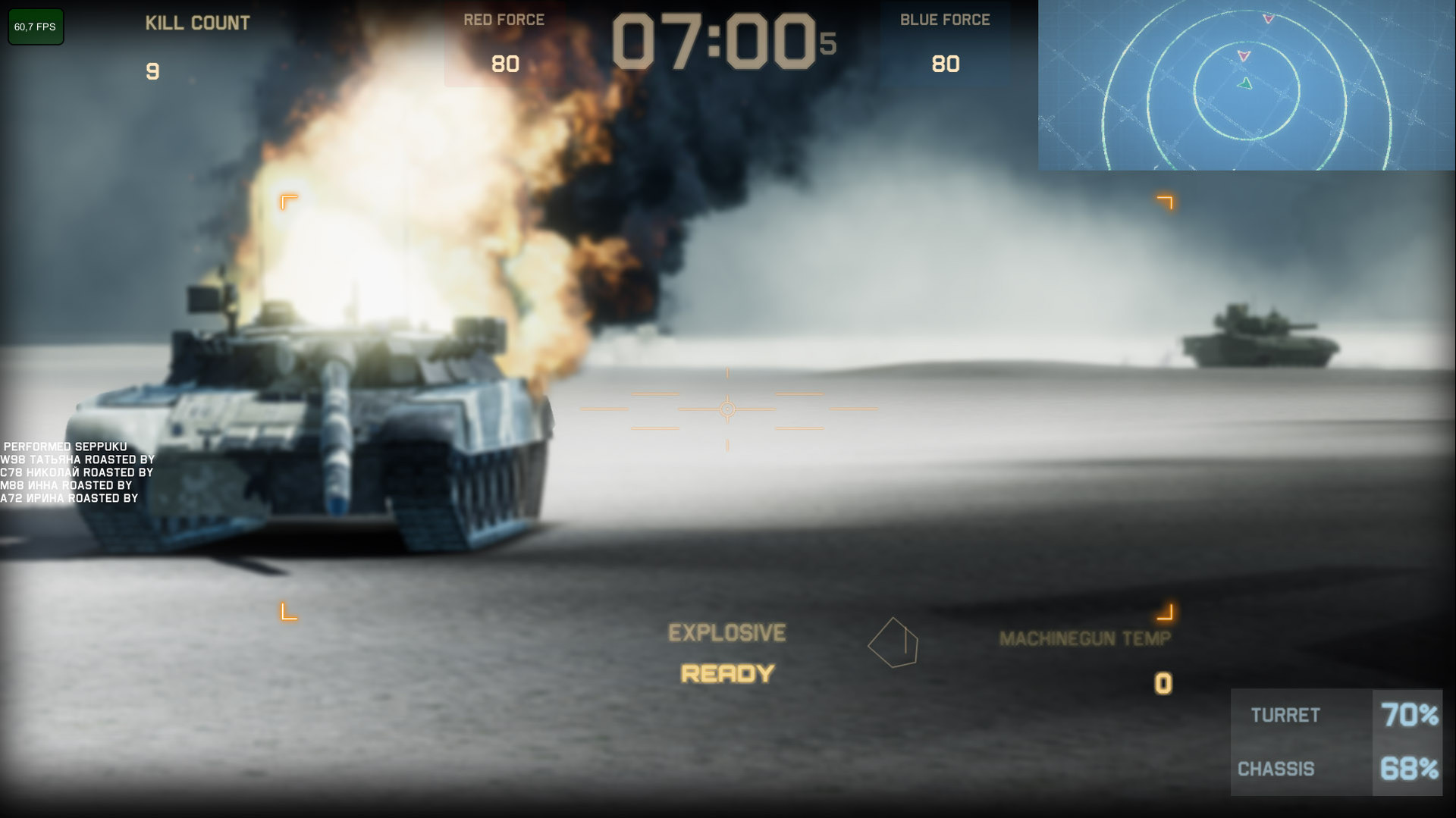Select the RED FORCE header label

click(504, 20)
